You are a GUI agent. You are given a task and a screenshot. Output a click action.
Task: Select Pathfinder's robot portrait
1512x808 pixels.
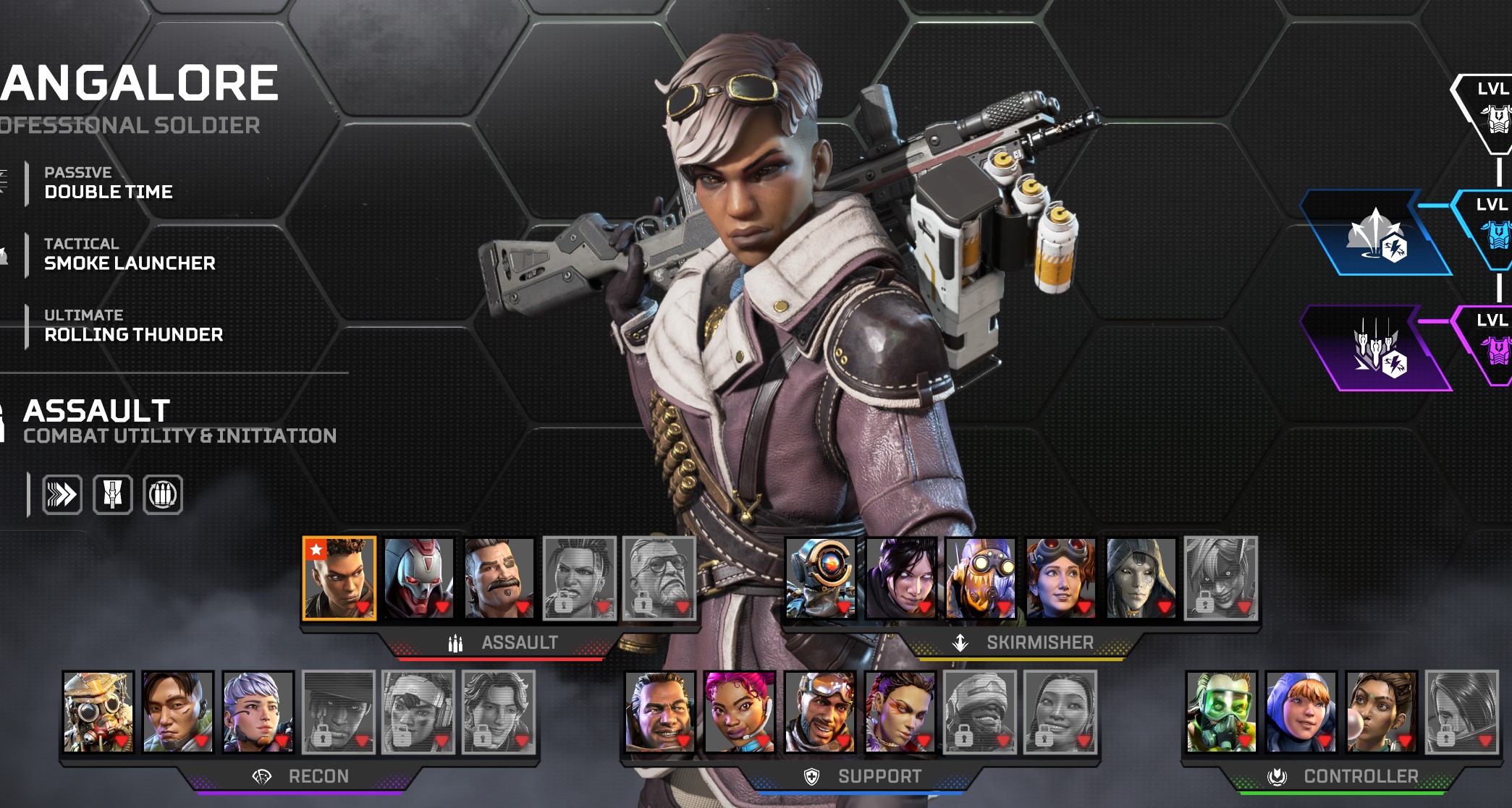pos(821,578)
